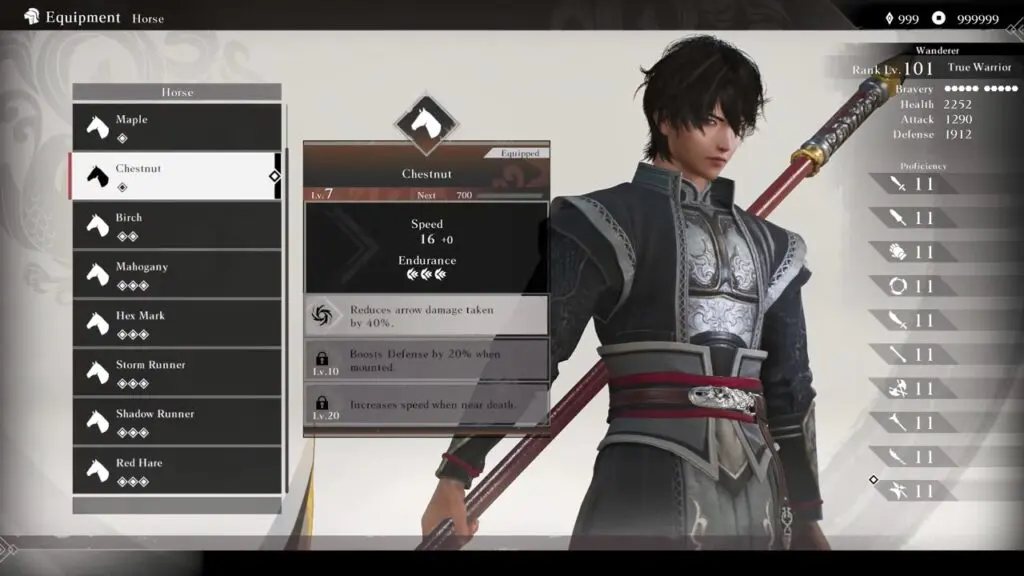
Task: Select the Red Hare horse
Action: pos(177,470)
